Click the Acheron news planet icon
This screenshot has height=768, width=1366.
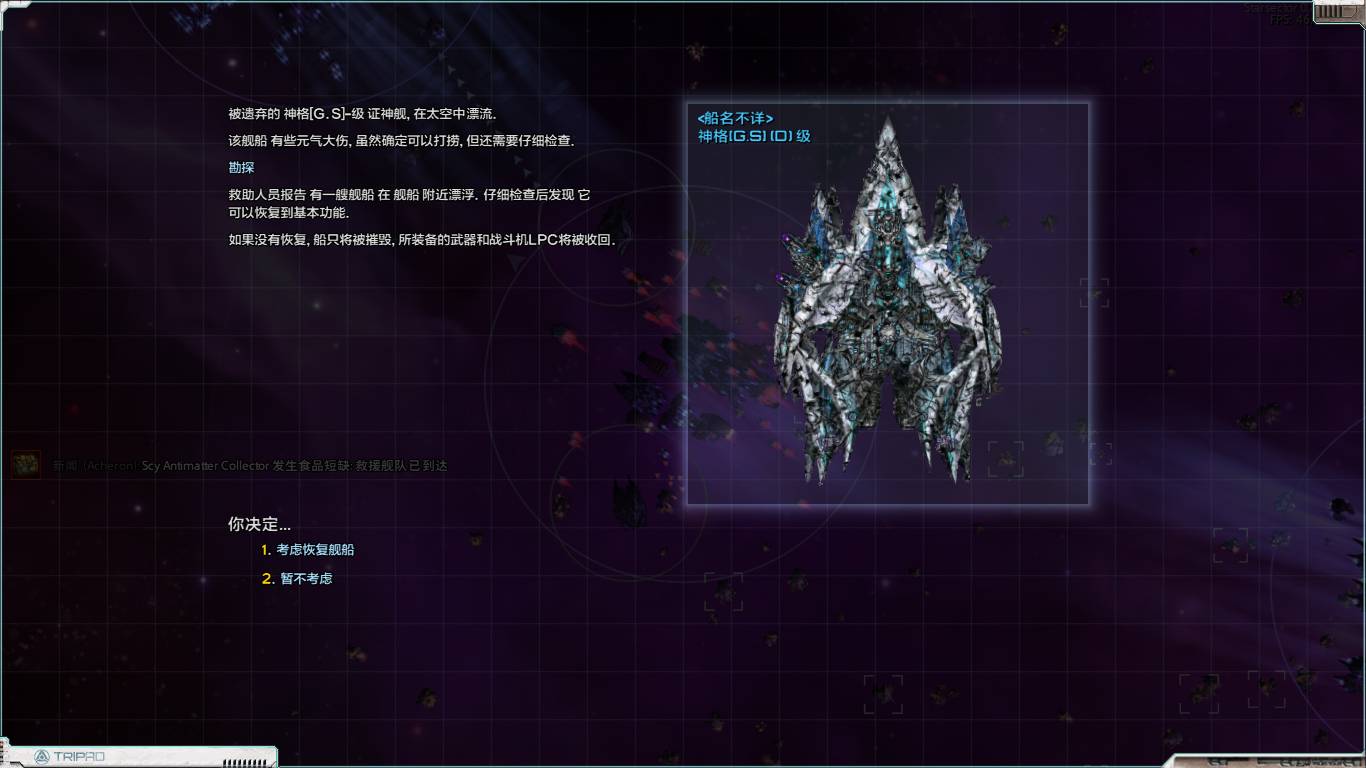(x=25, y=465)
